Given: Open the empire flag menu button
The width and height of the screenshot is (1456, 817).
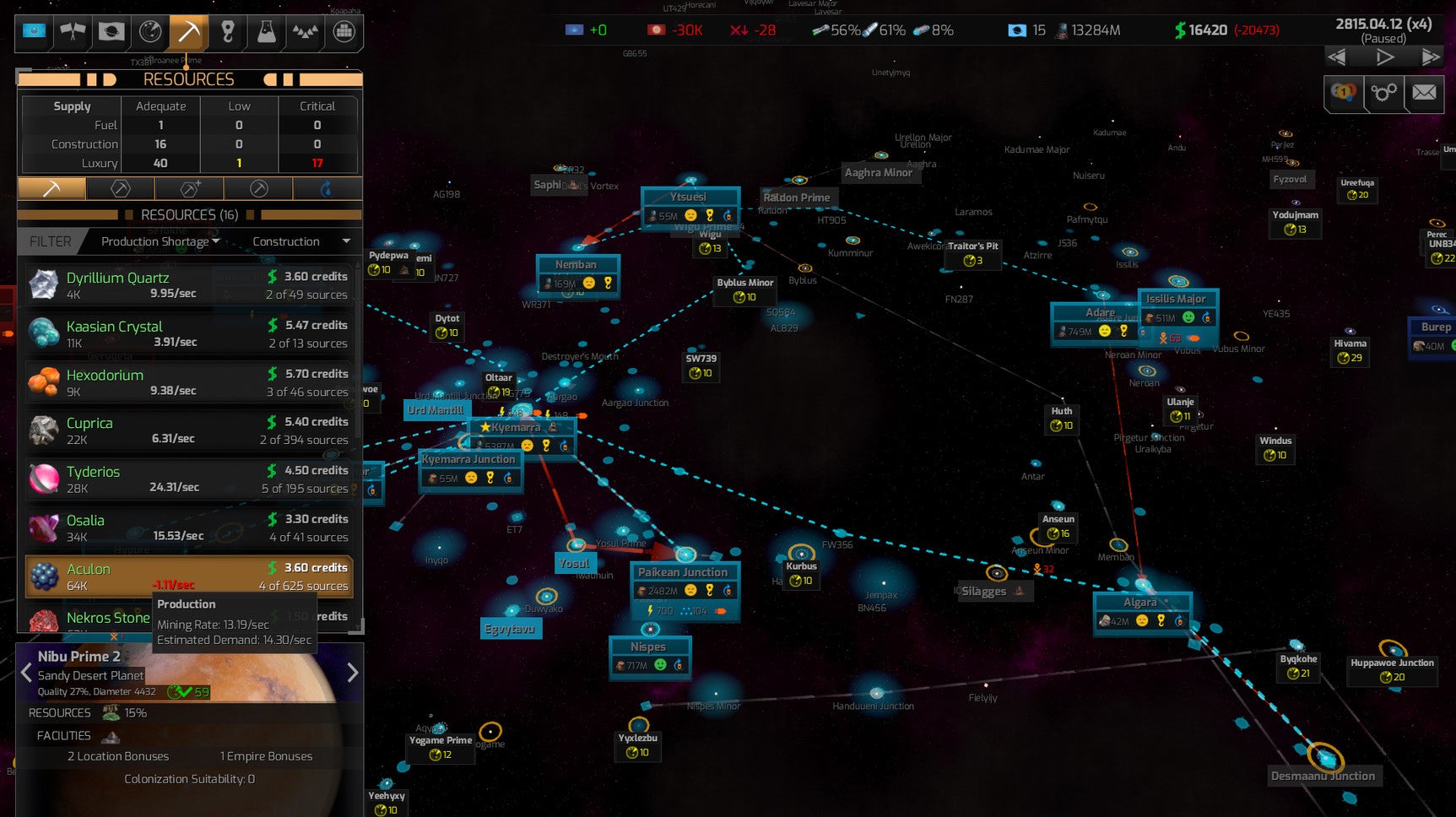Looking at the screenshot, I should tap(34, 32).
